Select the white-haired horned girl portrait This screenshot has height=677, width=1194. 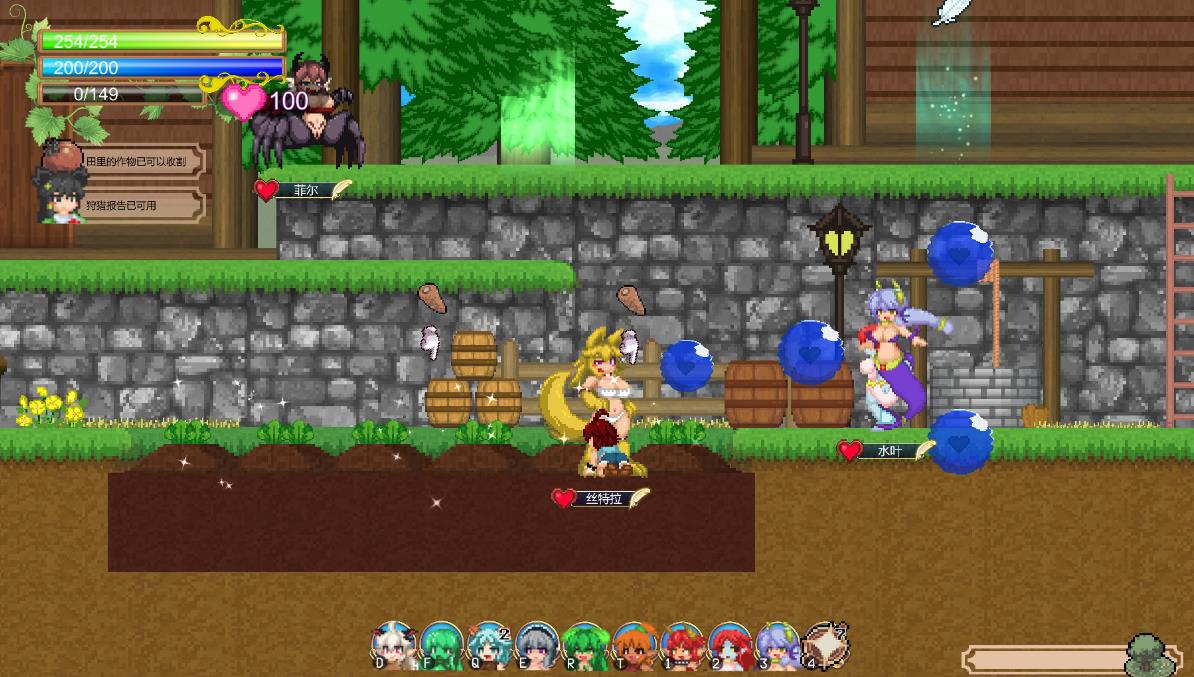pyautogui.click(x=394, y=645)
